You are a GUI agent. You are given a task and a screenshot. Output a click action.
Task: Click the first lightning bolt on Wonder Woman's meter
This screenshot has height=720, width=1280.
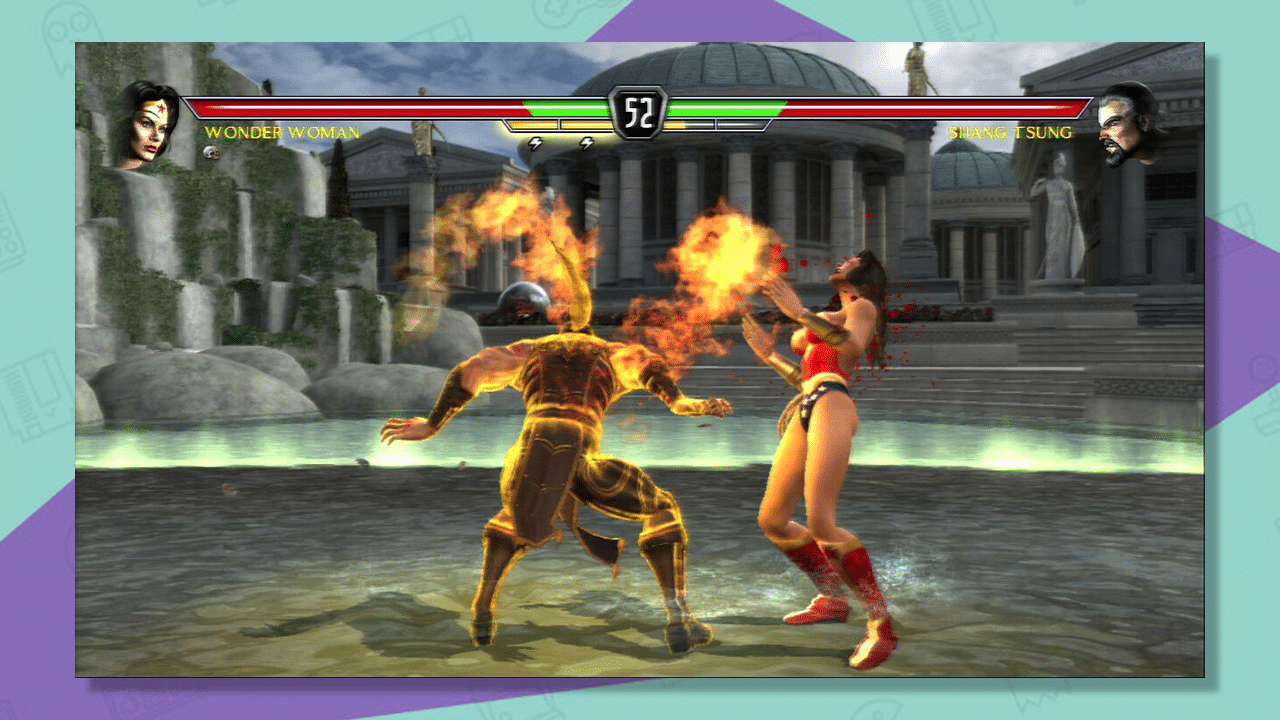click(x=534, y=144)
